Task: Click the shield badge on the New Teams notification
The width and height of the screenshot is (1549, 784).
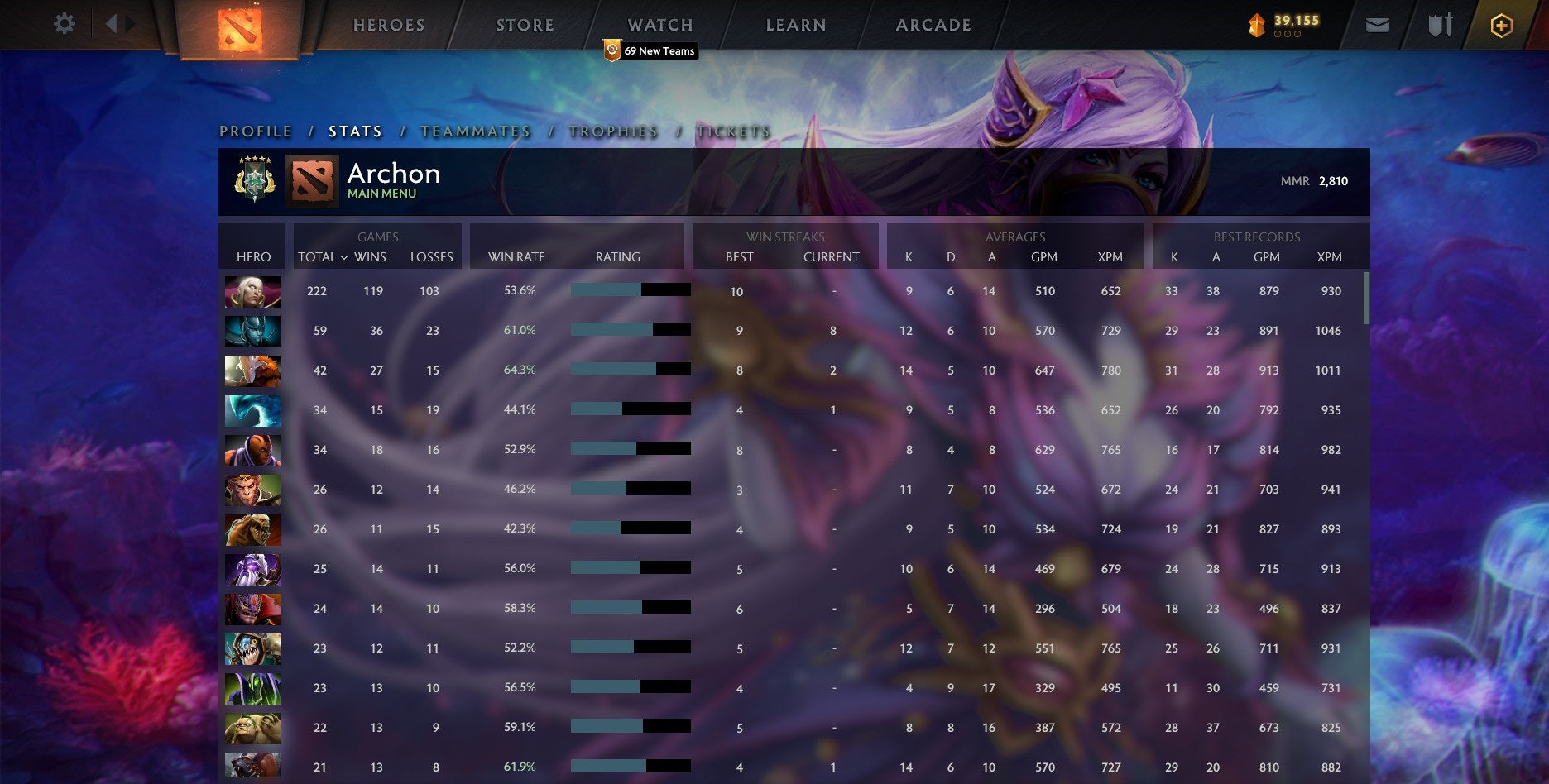Action: coord(611,50)
